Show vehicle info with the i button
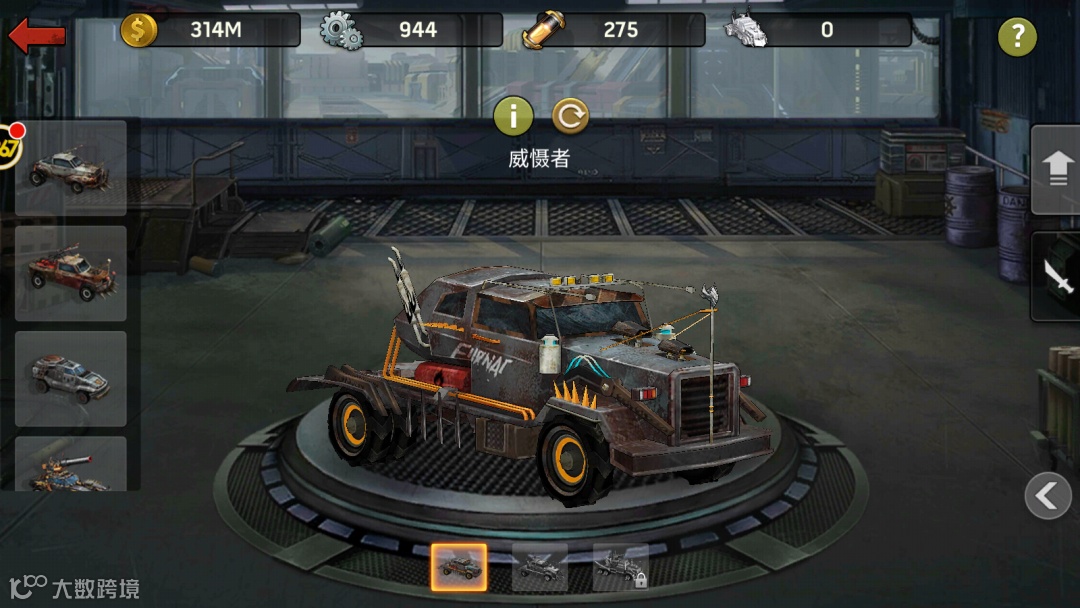 (513, 116)
